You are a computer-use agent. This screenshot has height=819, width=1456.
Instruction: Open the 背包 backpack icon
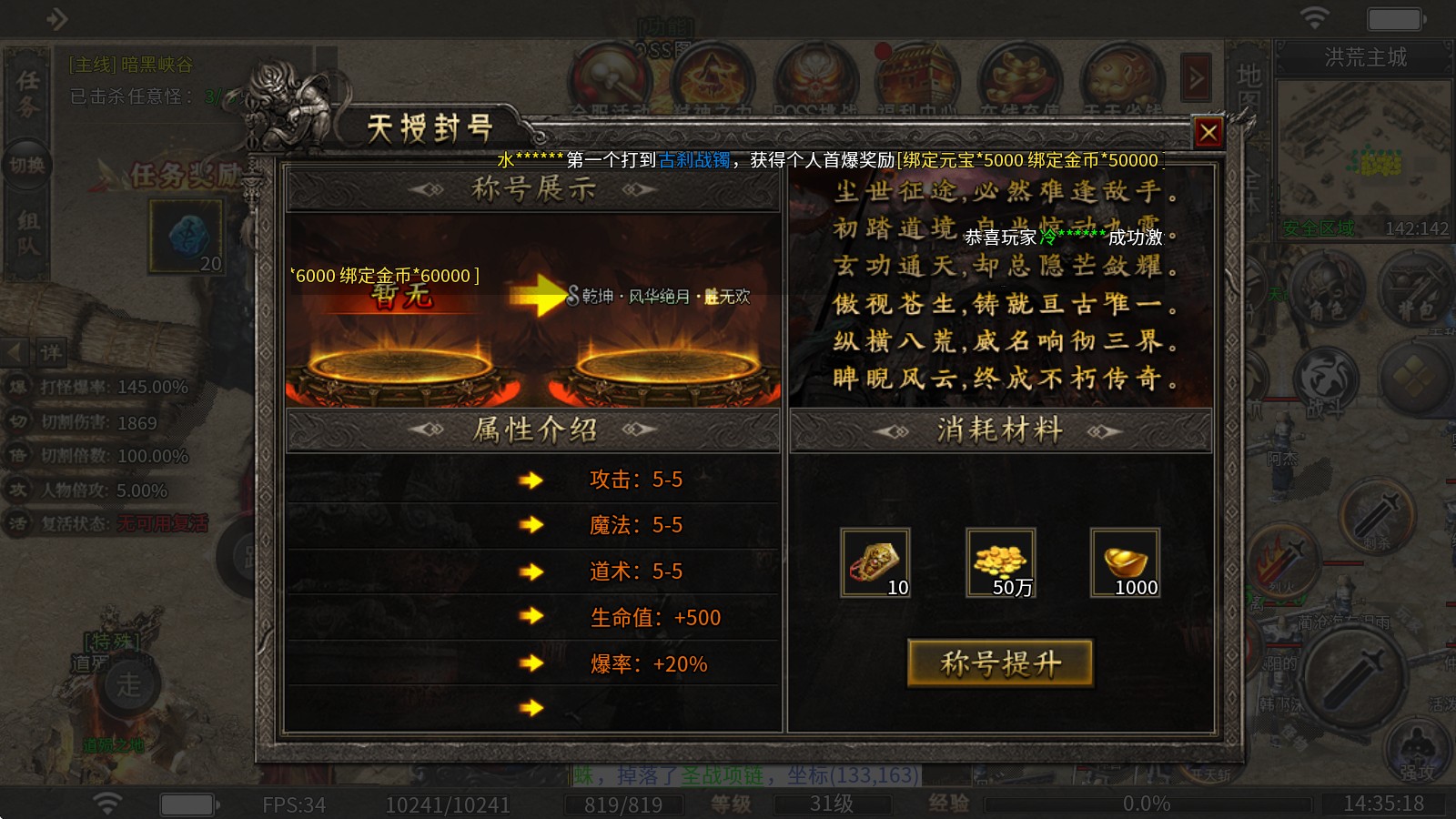point(1410,282)
